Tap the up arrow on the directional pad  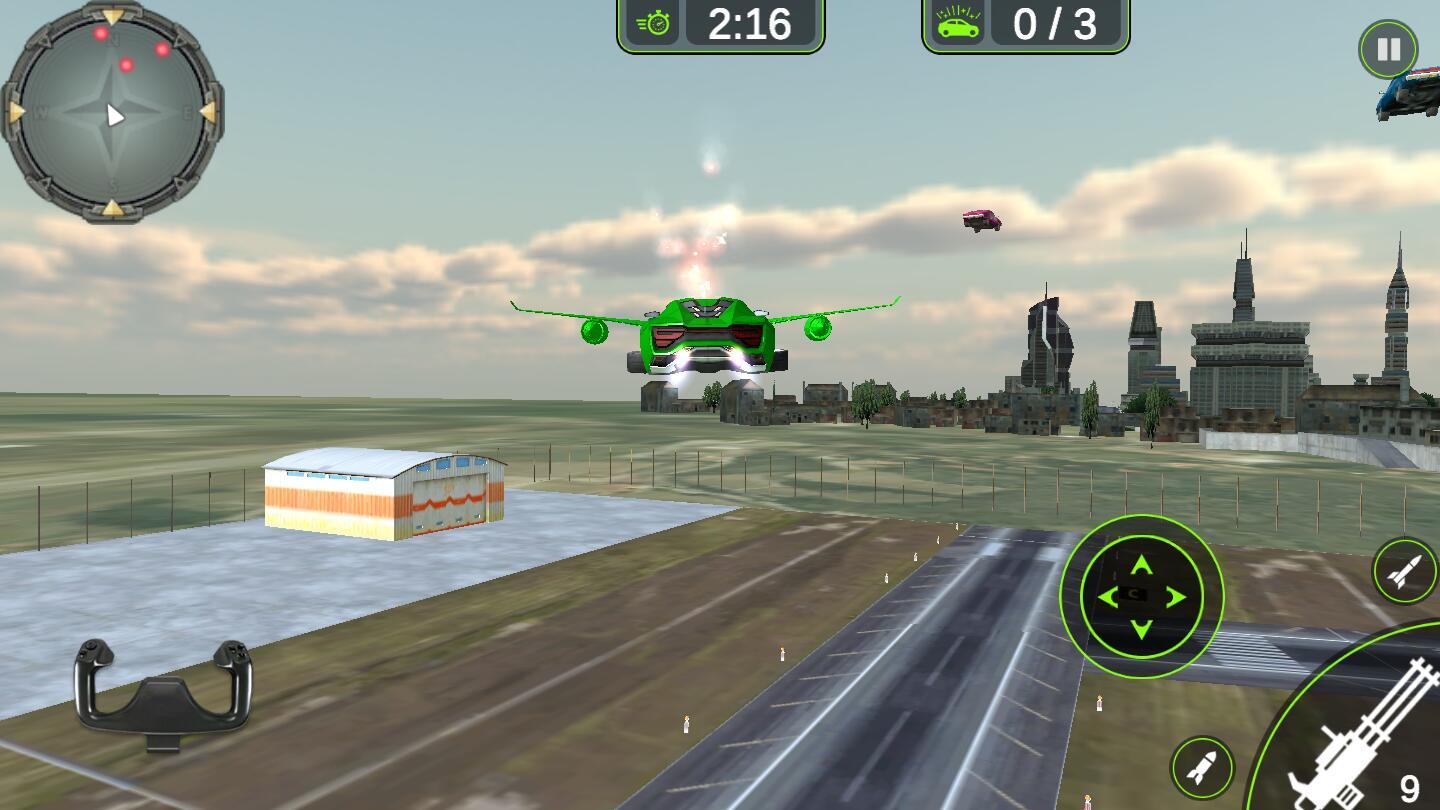[1141, 566]
